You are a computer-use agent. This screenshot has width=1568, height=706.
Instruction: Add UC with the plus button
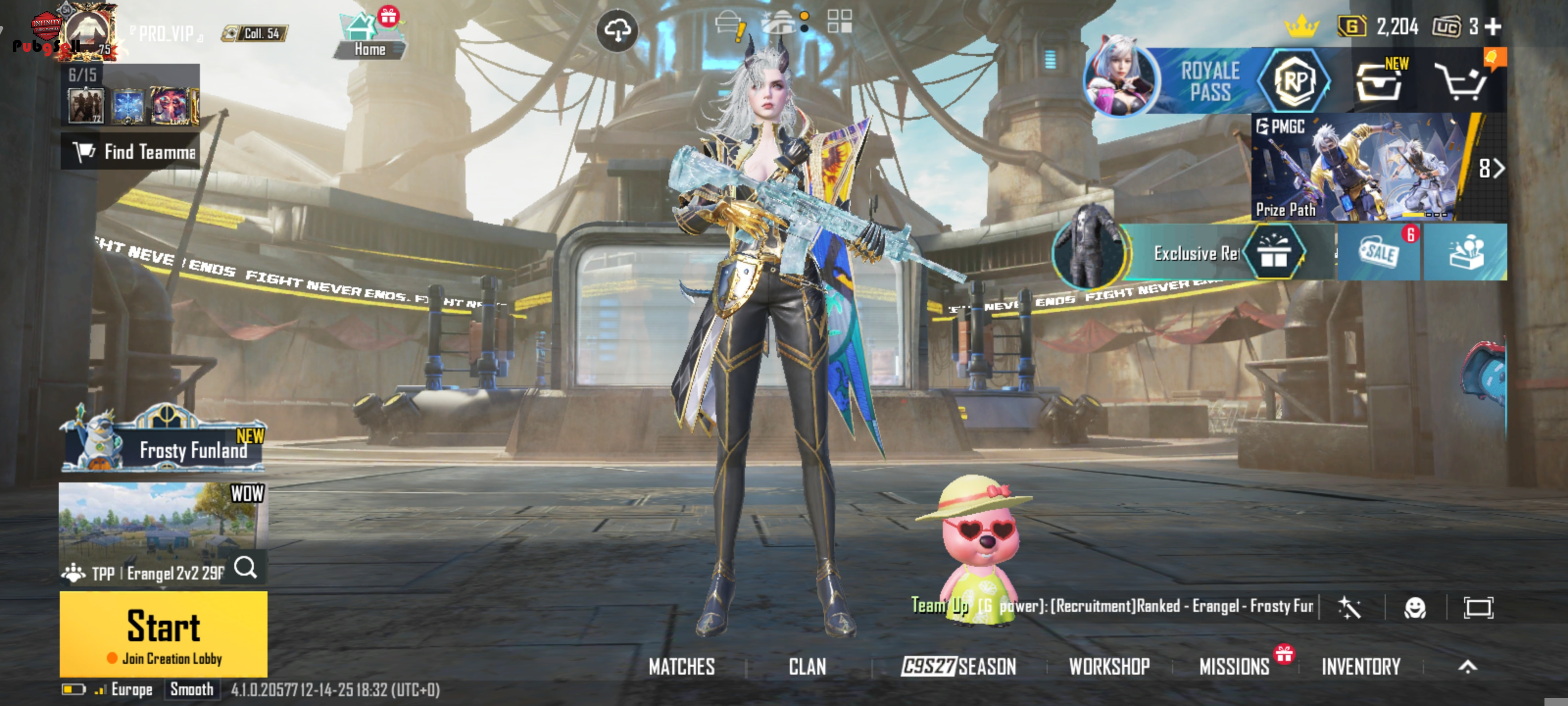click(1493, 26)
